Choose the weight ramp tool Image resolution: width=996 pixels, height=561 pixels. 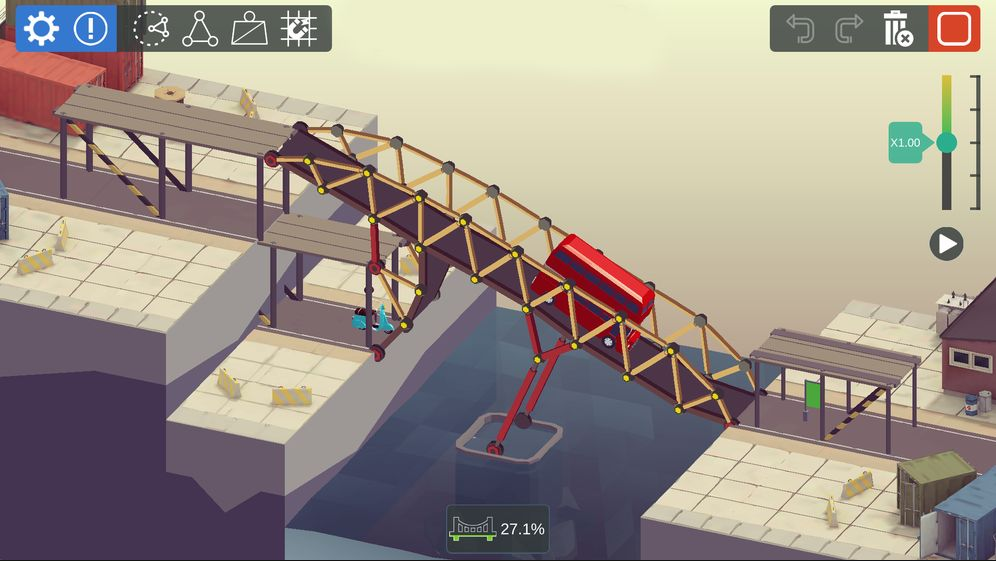coord(250,29)
